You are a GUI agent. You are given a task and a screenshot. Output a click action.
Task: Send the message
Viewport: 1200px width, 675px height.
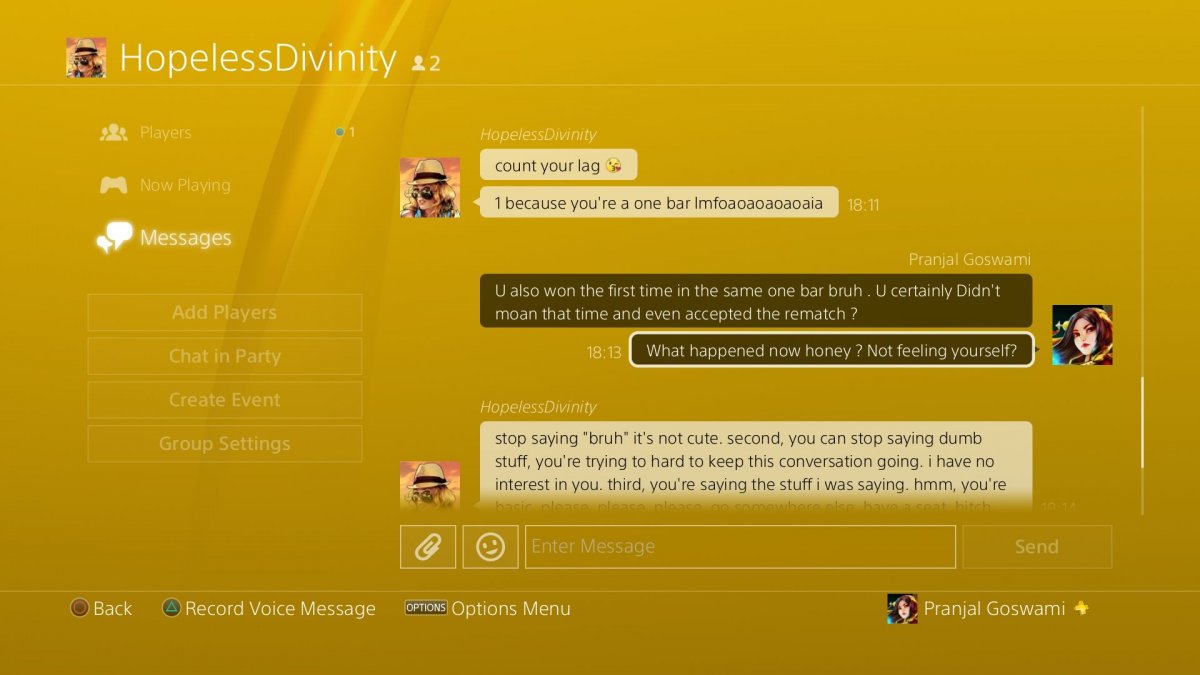(1036, 547)
